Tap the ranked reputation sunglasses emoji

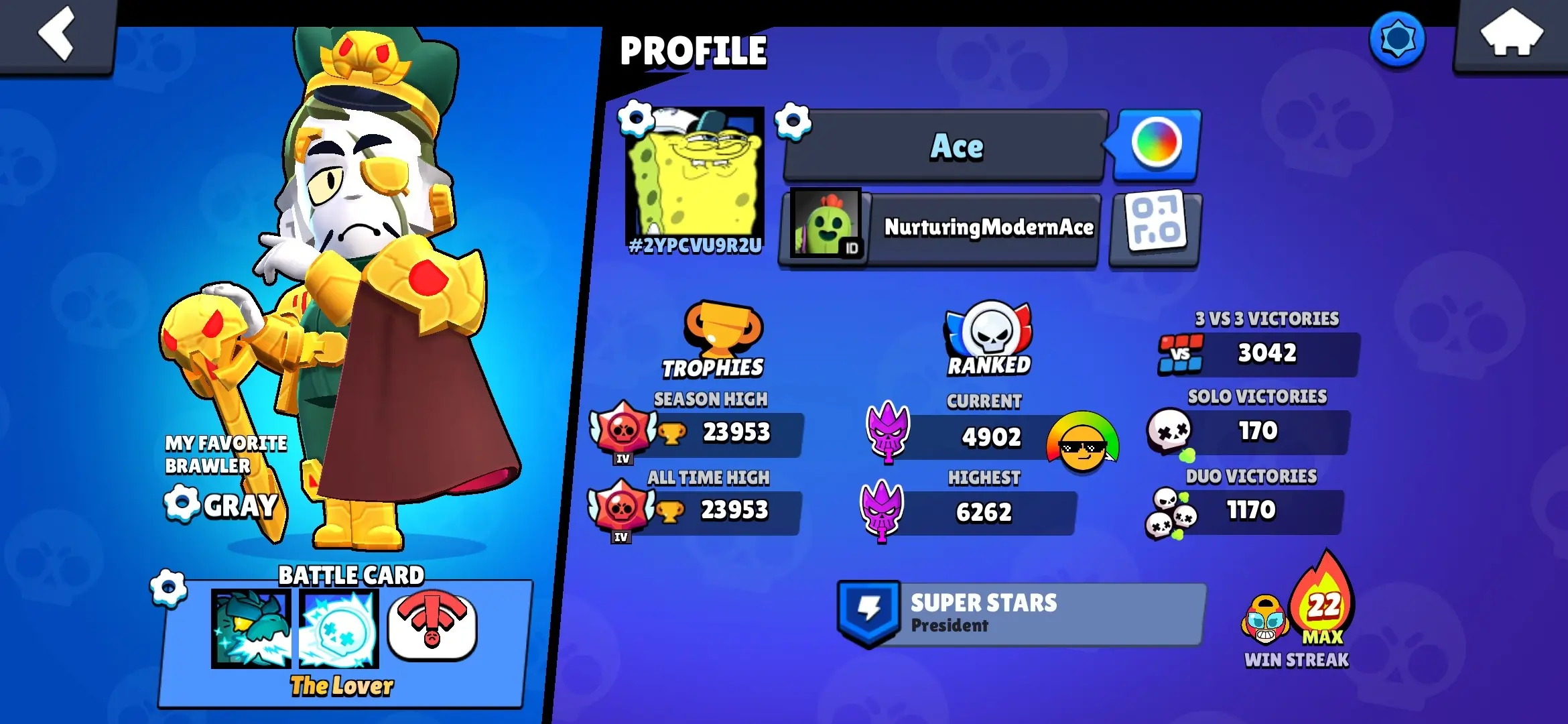pyautogui.click(x=1082, y=442)
